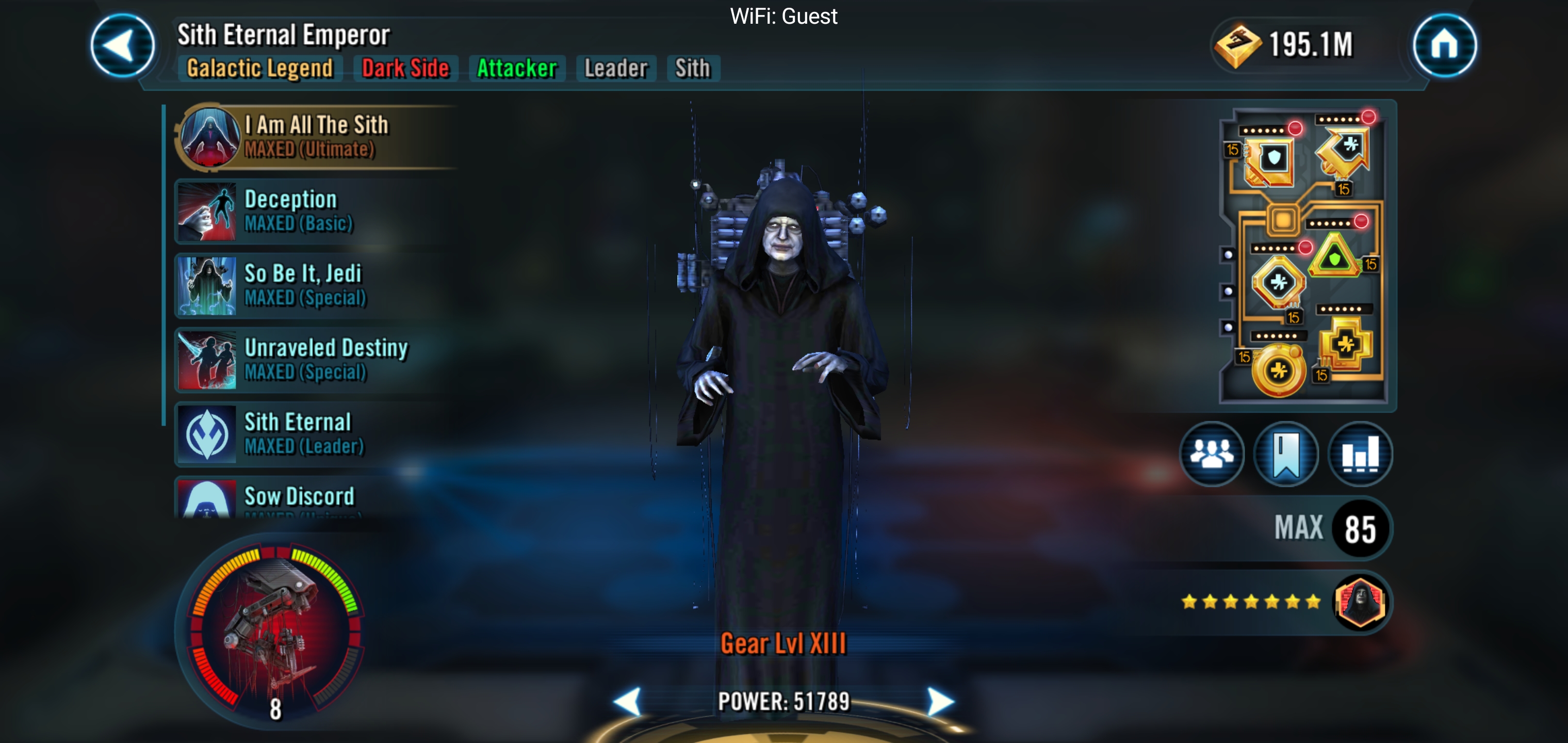Screen dimensions: 1568x743
Task: Open the three-figure group button
Action: pyautogui.click(x=1211, y=454)
